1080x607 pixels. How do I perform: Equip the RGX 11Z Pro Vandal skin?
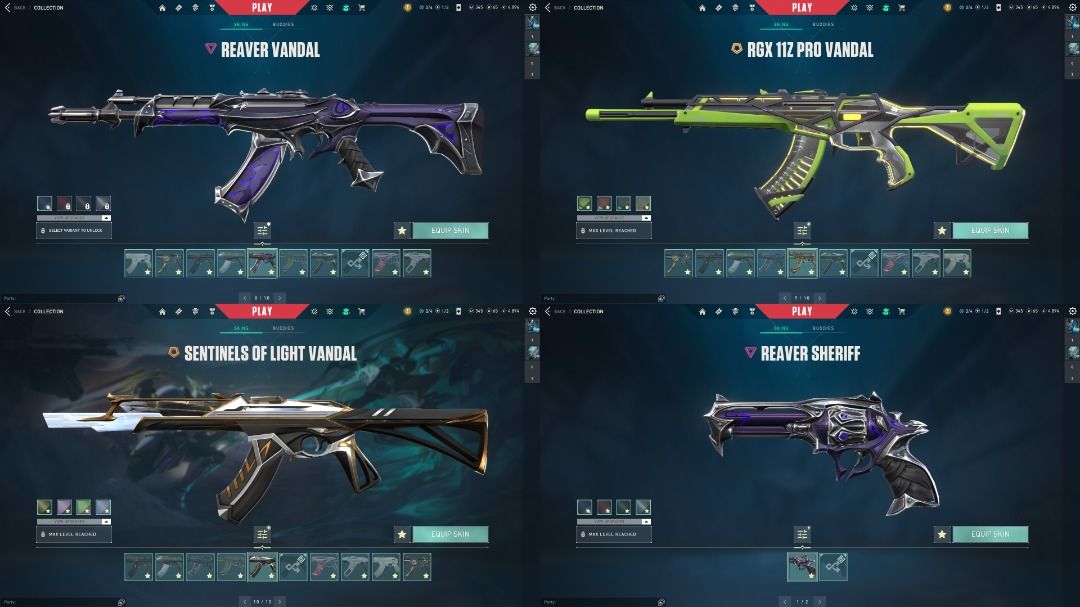point(990,230)
